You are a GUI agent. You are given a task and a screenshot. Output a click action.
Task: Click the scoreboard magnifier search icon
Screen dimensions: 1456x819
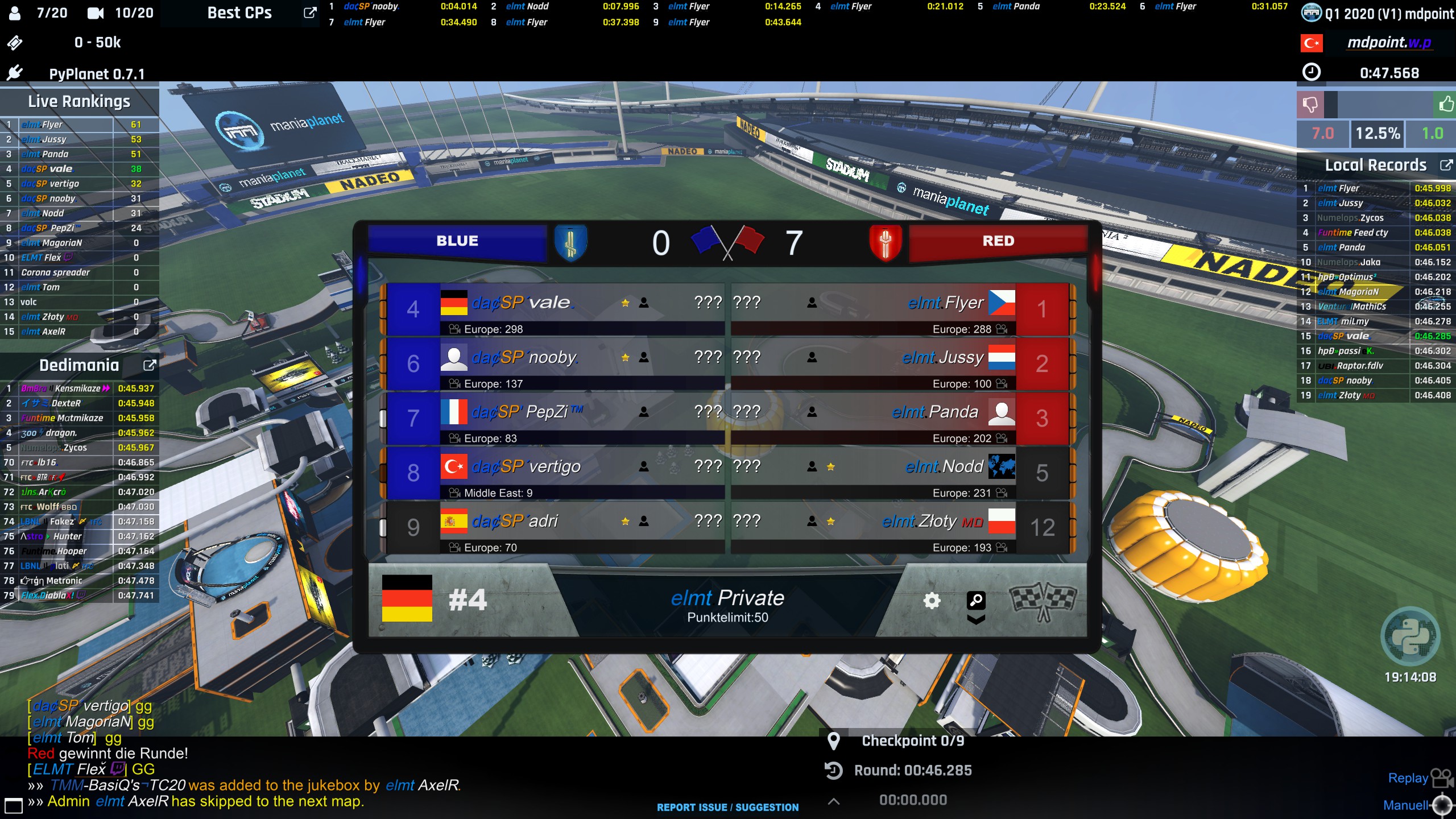(976, 601)
